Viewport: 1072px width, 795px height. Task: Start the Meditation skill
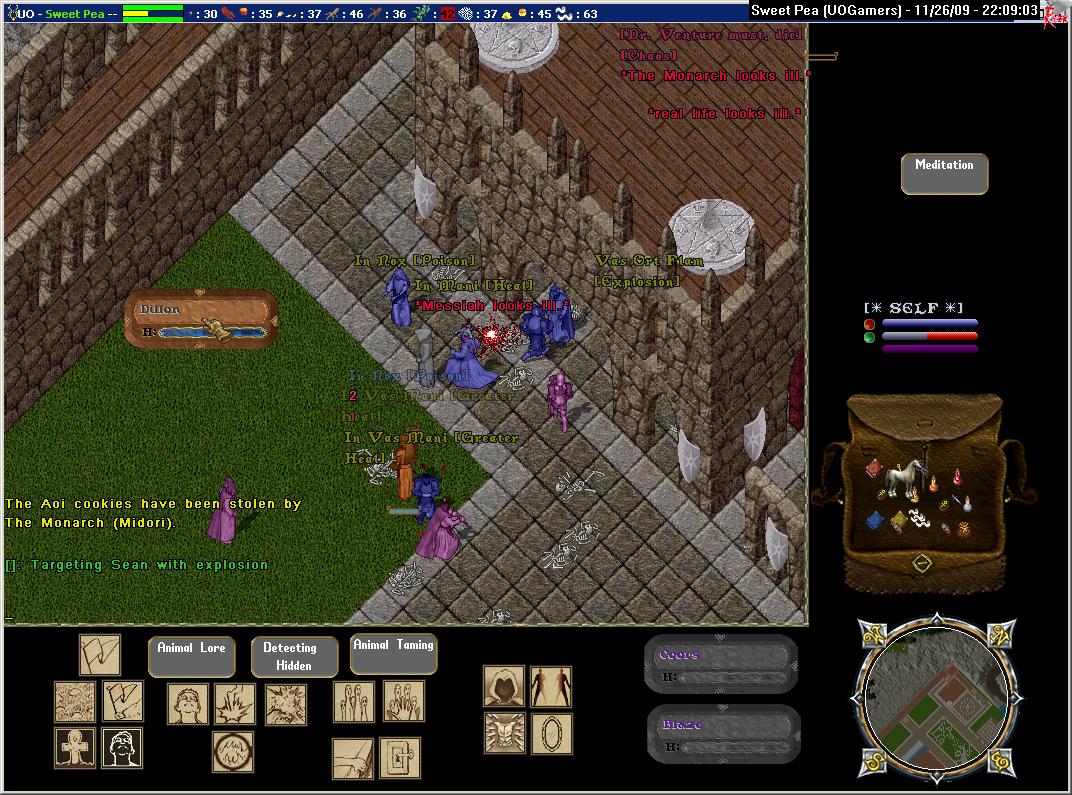944,174
